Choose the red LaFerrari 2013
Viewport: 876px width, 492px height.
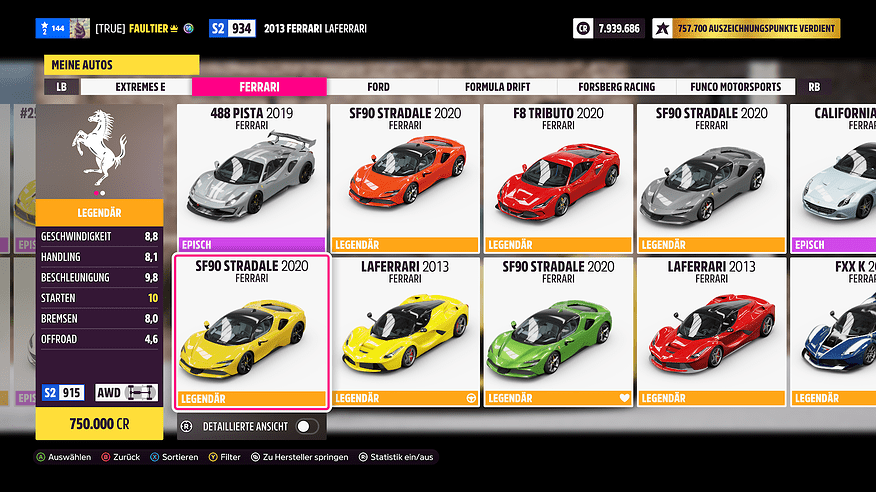coord(713,332)
